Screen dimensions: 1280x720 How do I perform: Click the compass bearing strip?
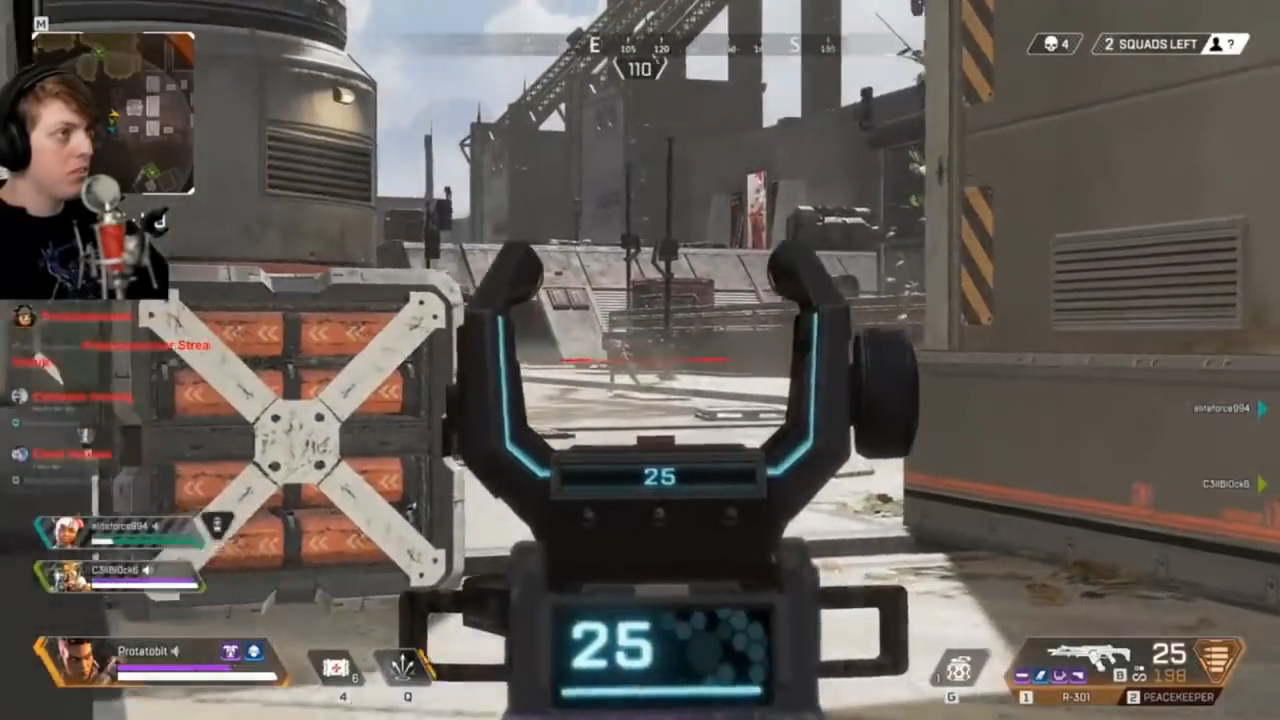click(x=641, y=46)
